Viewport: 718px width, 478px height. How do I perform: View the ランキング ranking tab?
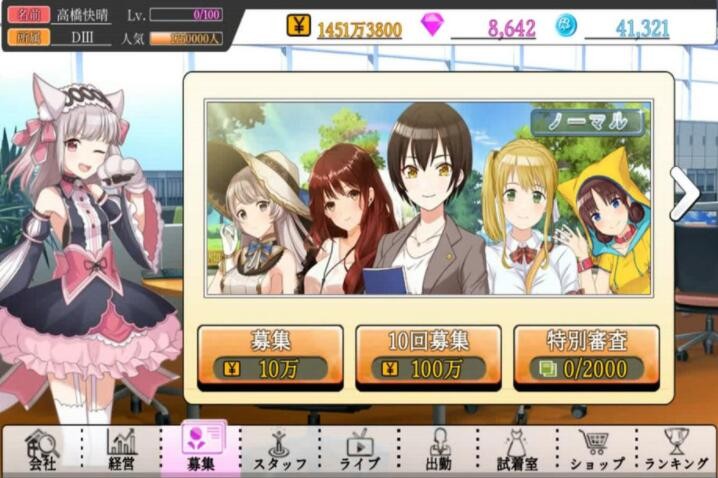[678, 449]
